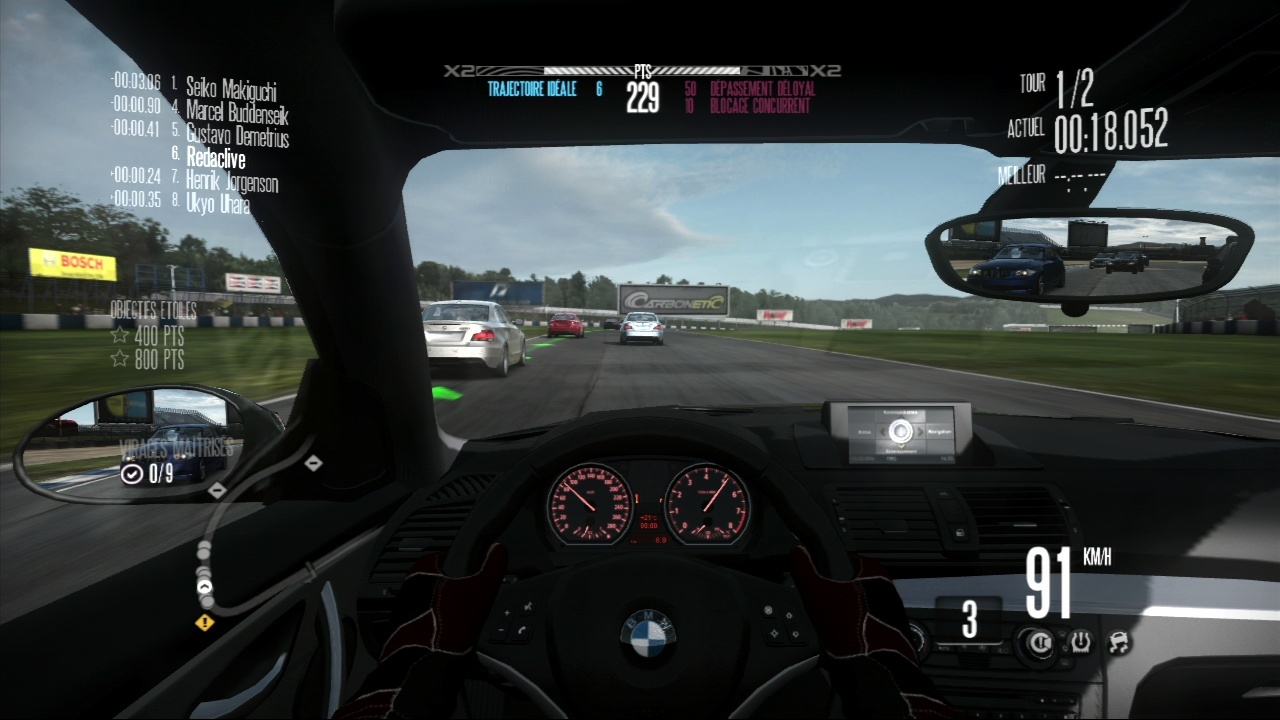Select Seiko Makiguchi in the standings list

point(231,87)
